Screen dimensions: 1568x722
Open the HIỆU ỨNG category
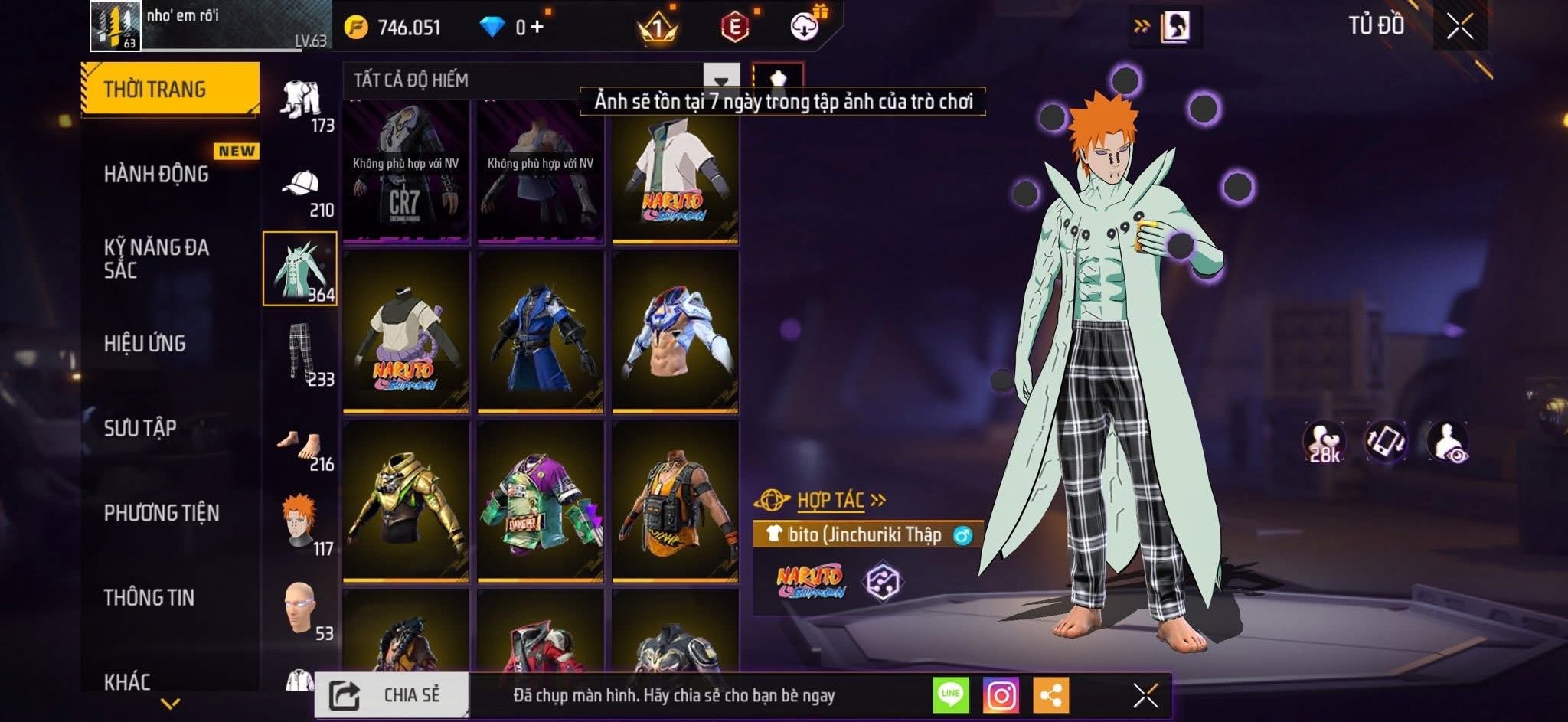[145, 344]
